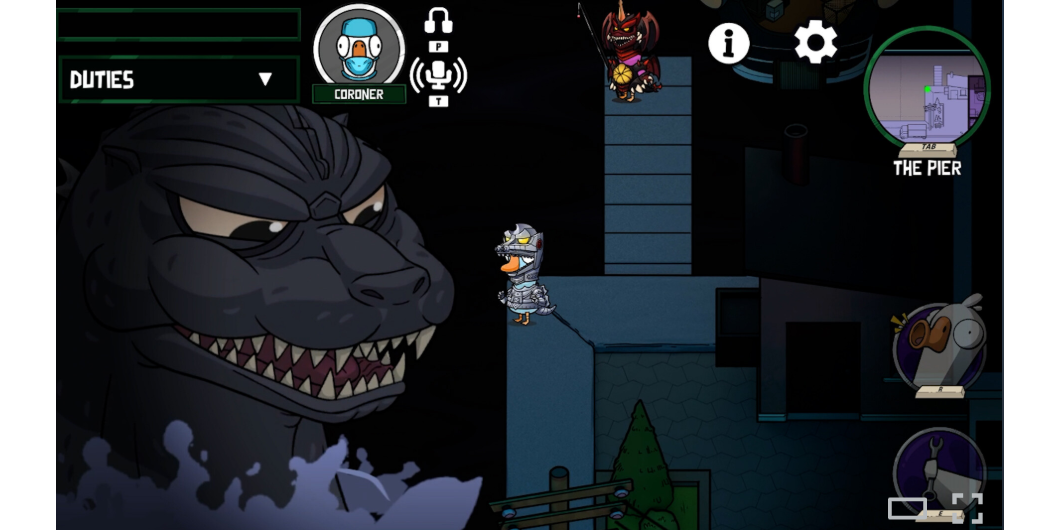Screen dimensions: 1060x530
Task: Use the wrench action button
Action: pyautogui.click(x=936, y=468)
